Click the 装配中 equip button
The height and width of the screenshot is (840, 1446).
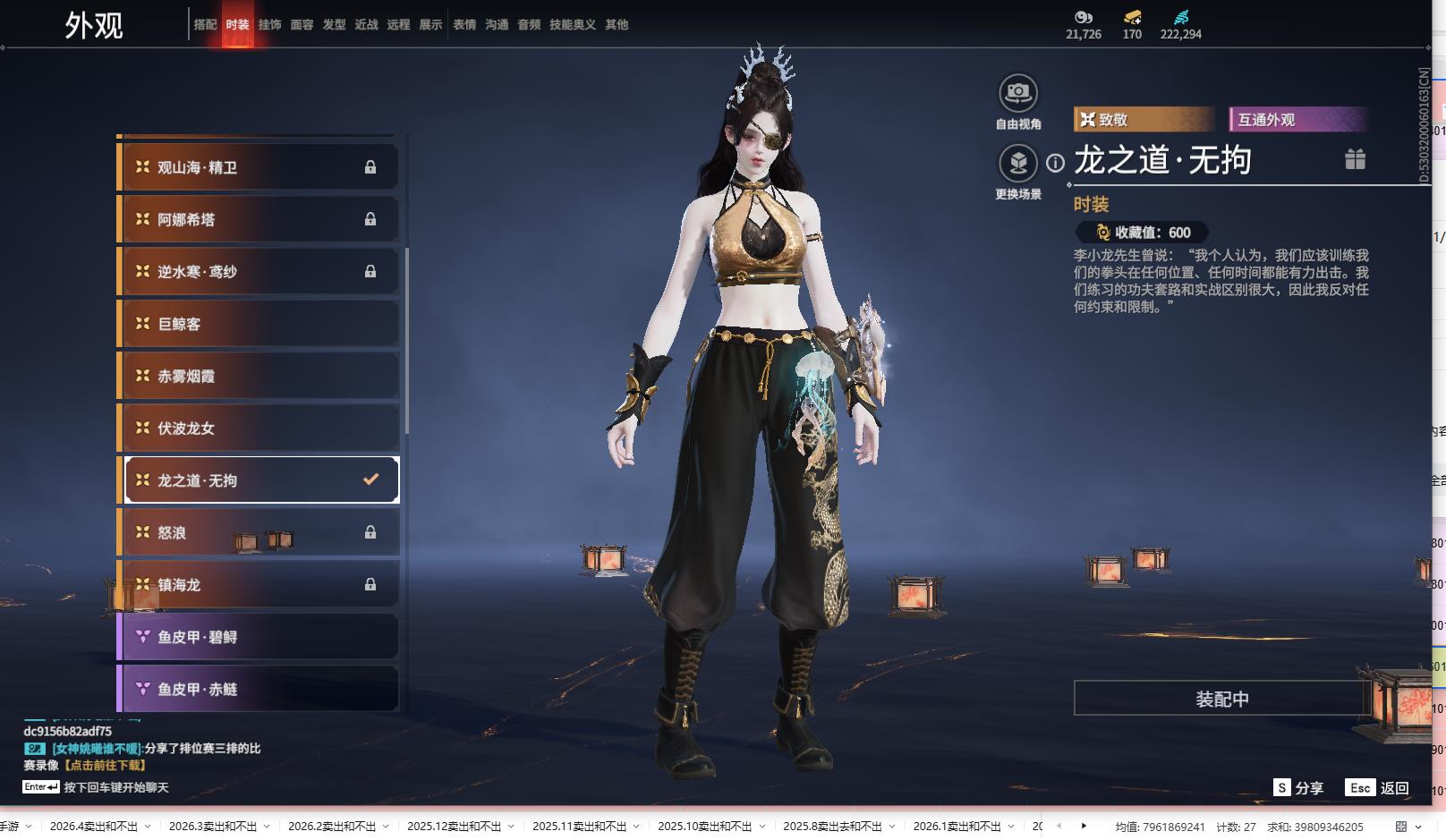[x=1221, y=699]
